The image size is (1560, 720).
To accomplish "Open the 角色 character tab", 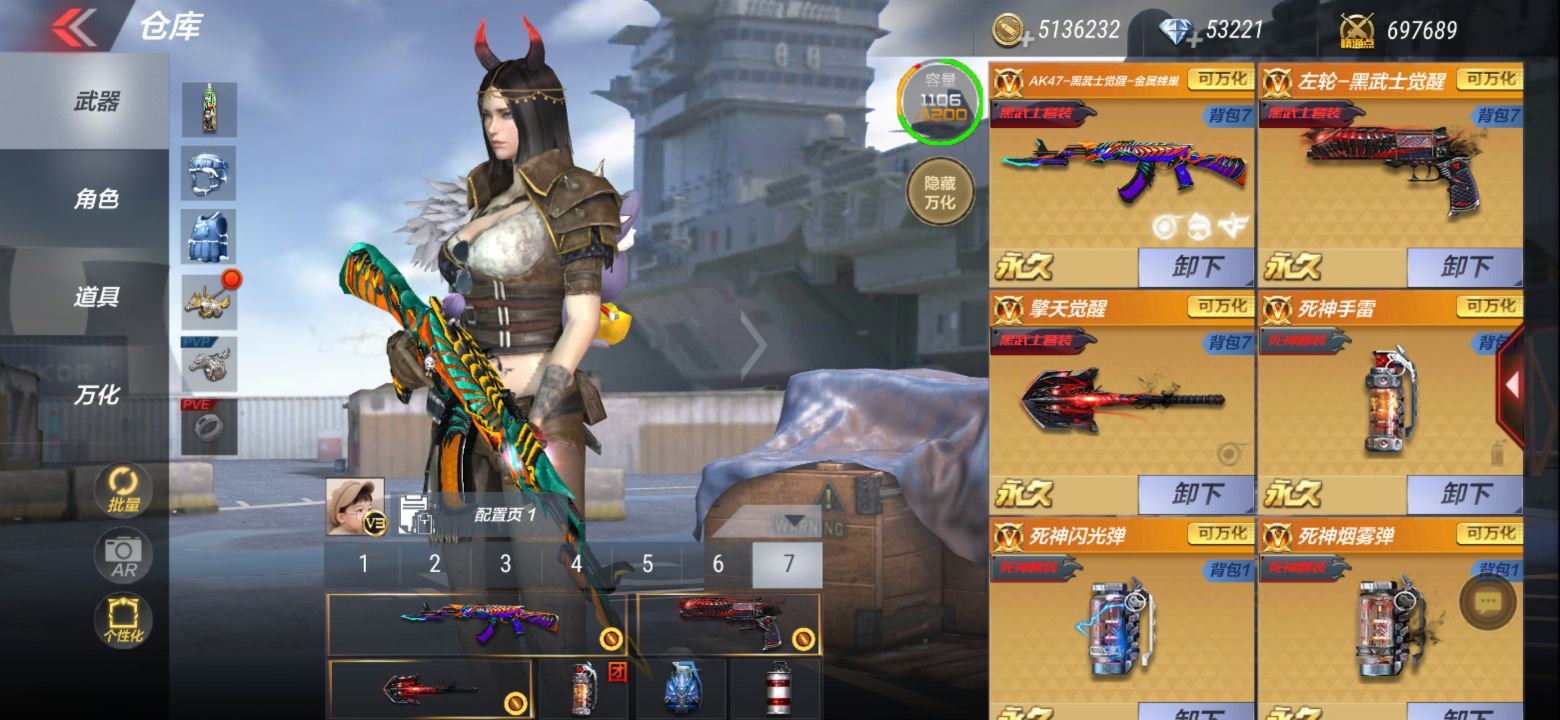I will tap(96, 199).
